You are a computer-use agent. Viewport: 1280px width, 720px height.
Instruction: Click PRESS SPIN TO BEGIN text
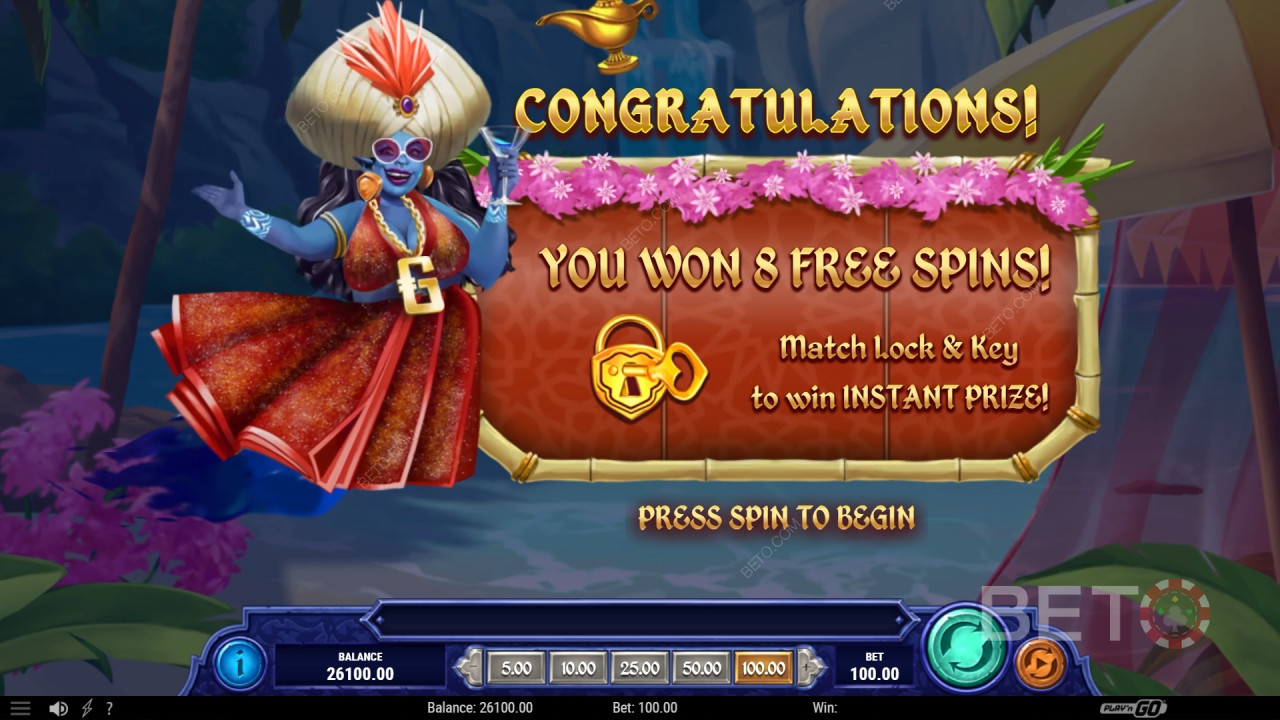777,518
